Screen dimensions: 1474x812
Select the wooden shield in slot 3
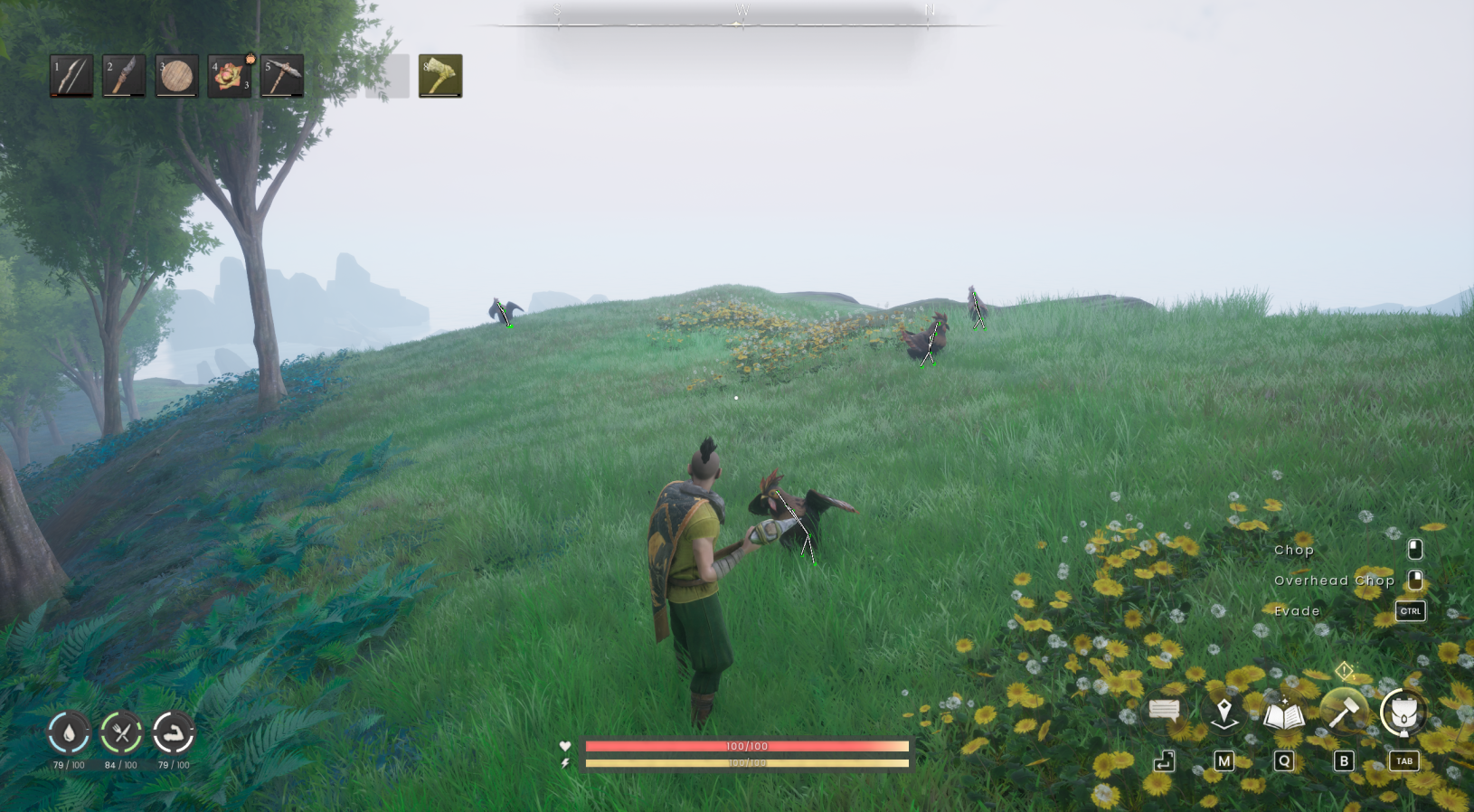pos(176,75)
